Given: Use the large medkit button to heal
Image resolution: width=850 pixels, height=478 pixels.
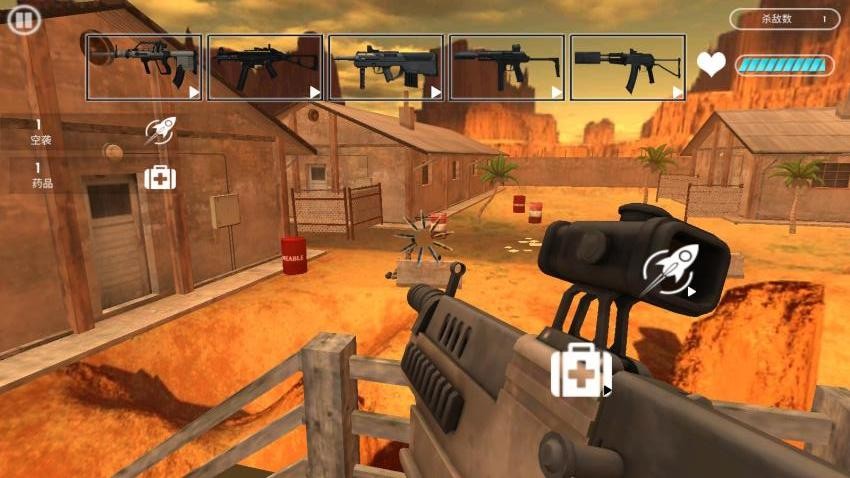Looking at the screenshot, I should pyautogui.click(x=581, y=371).
